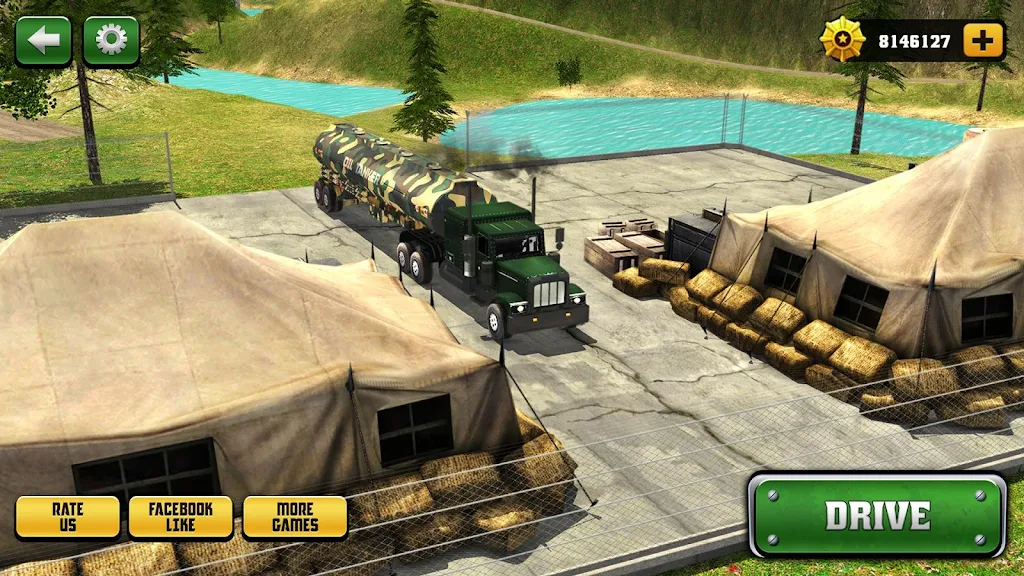
Task: Open settings with the gear icon
Action: (111, 41)
